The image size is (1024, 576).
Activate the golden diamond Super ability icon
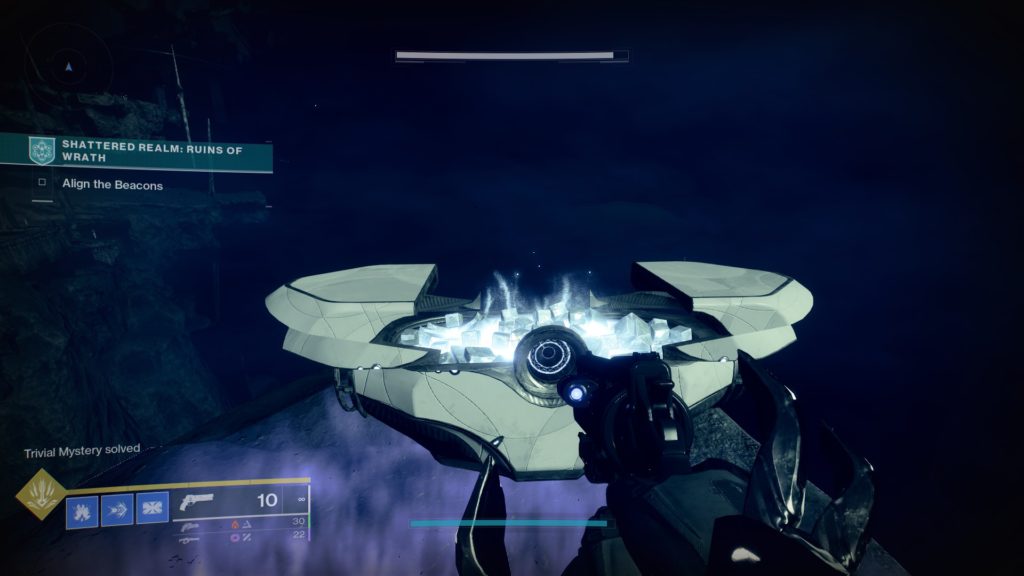pos(41,495)
